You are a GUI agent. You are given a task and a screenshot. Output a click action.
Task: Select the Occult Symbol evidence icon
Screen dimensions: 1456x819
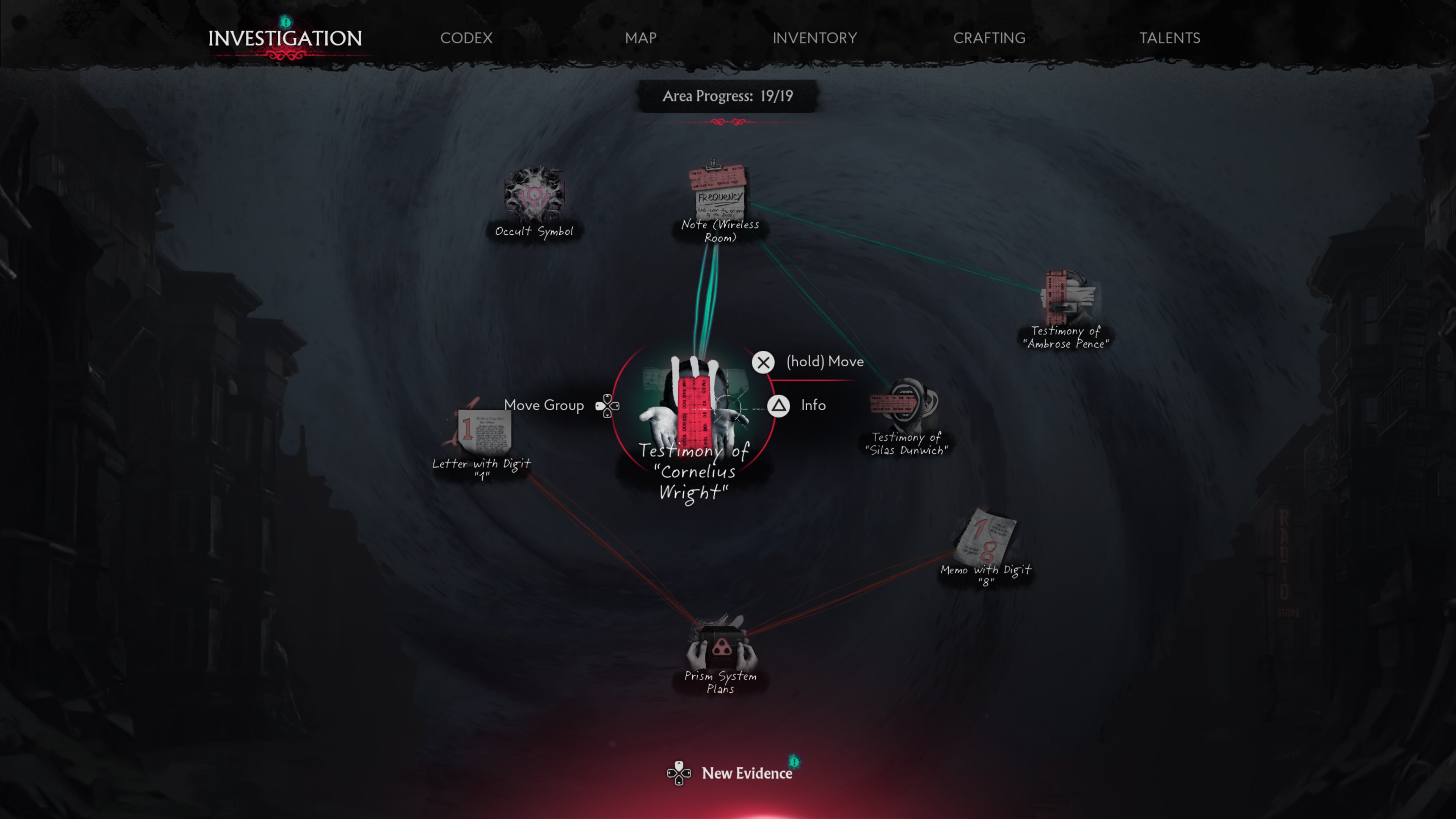click(x=533, y=197)
